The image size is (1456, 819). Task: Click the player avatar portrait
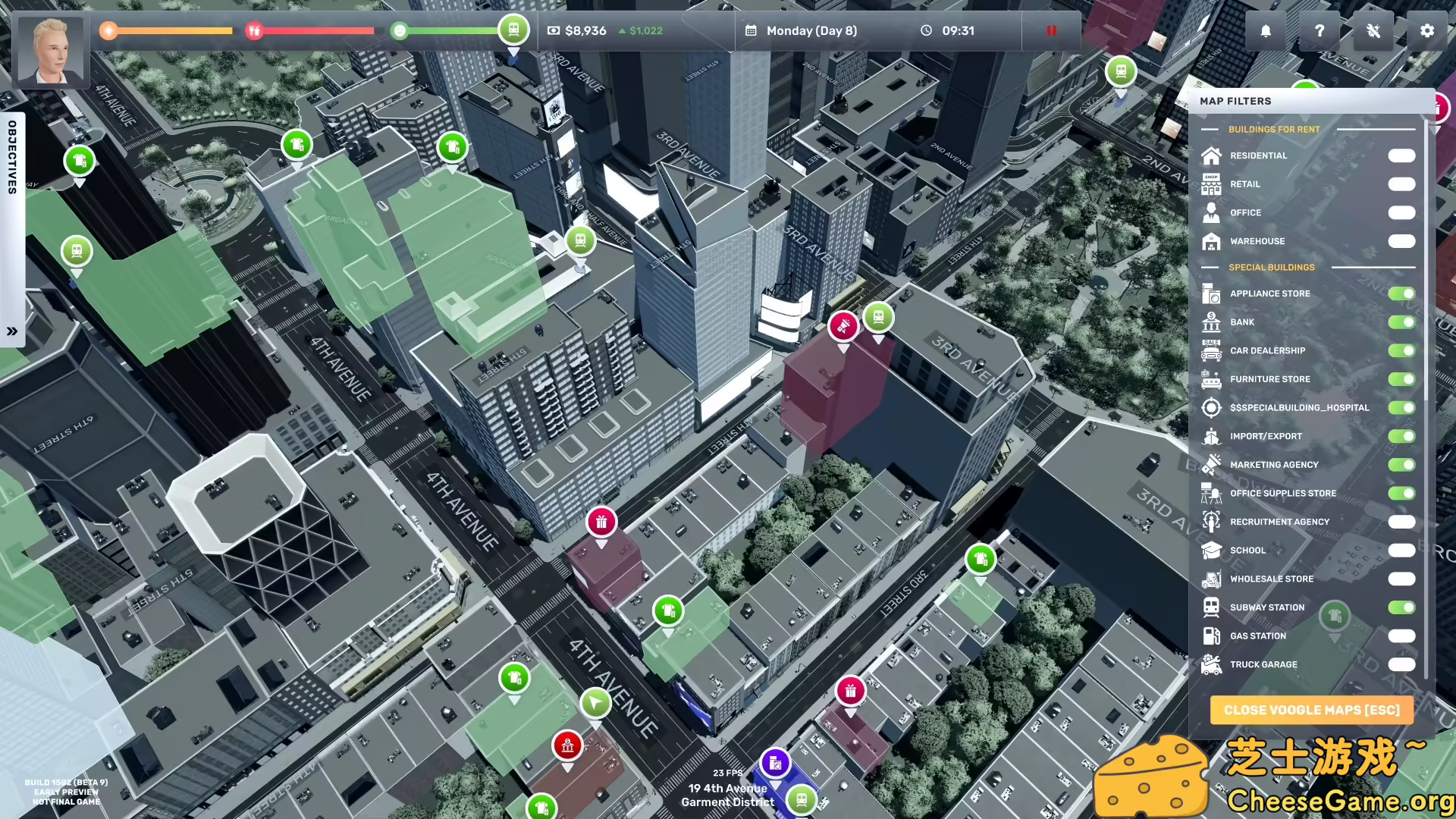click(x=50, y=50)
